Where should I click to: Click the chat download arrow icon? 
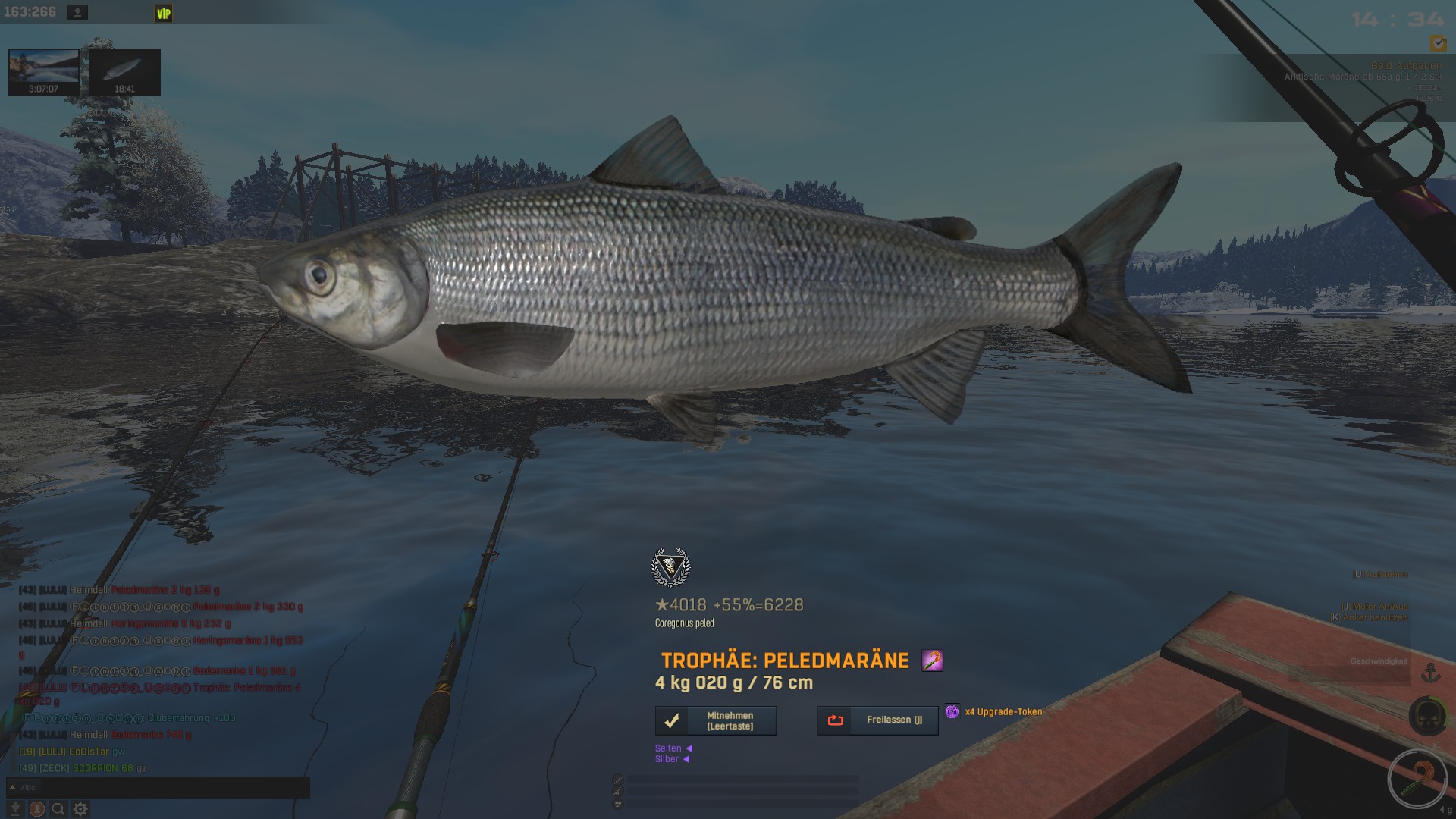click(14, 809)
